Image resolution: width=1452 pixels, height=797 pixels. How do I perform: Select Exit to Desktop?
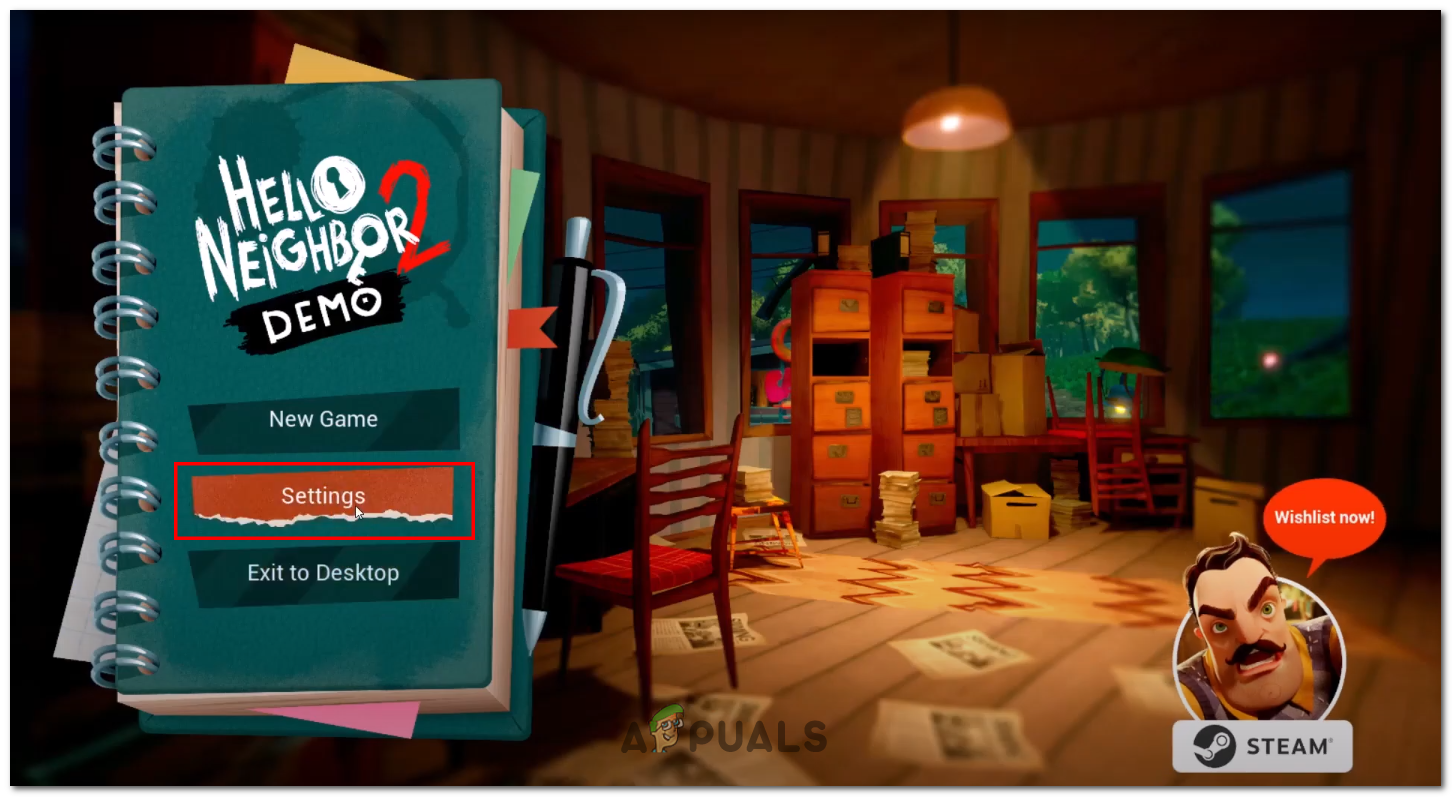click(x=323, y=572)
